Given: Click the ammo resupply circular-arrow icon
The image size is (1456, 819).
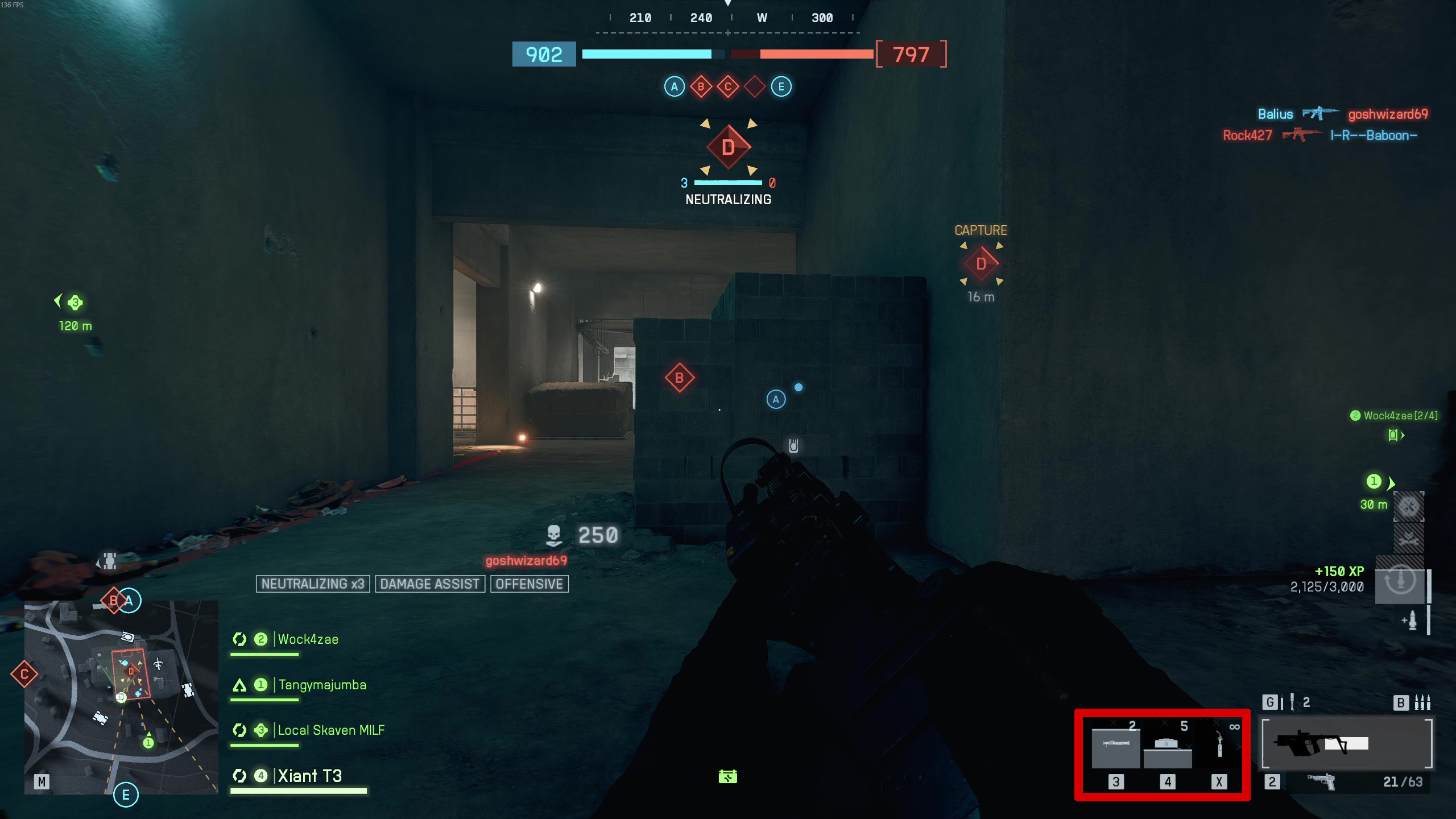Looking at the screenshot, I should click(x=1400, y=581).
